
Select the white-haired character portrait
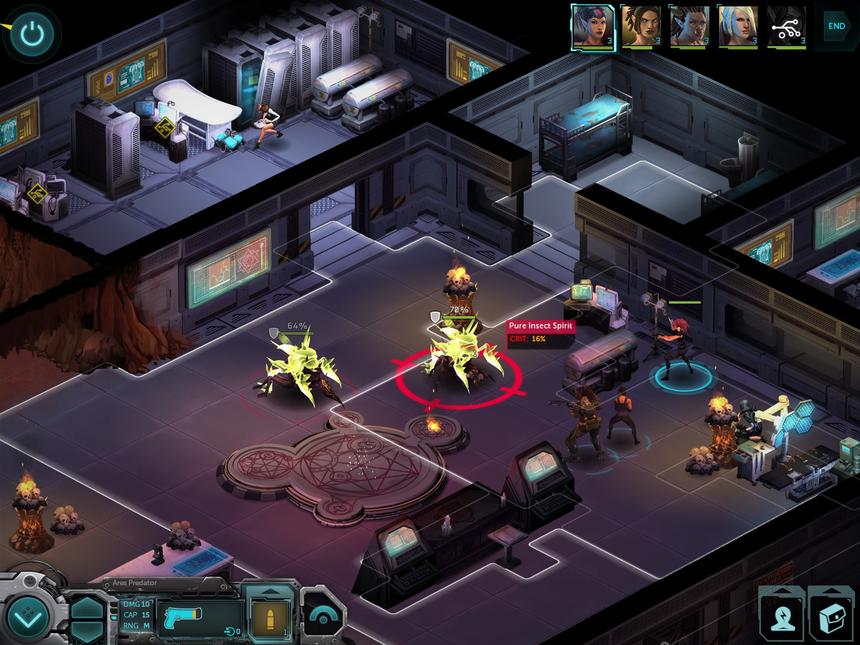tap(737, 26)
